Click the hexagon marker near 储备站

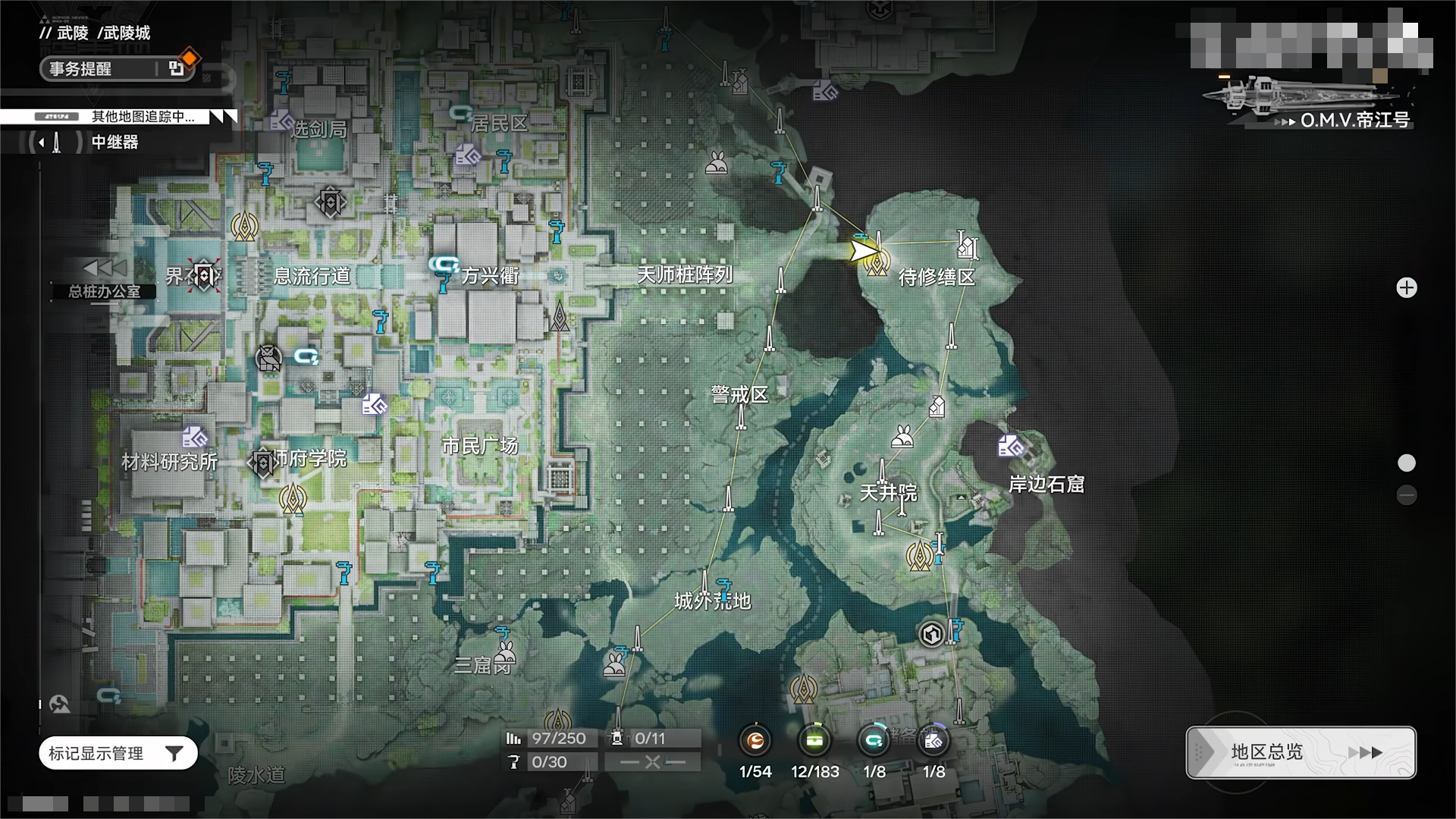click(x=931, y=634)
